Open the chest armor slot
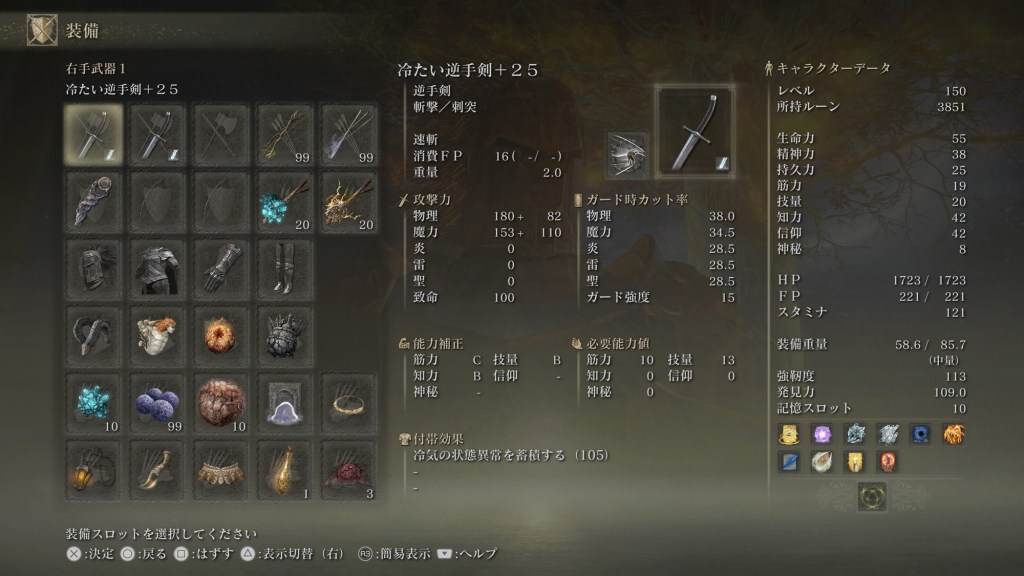 coord(158,265)
